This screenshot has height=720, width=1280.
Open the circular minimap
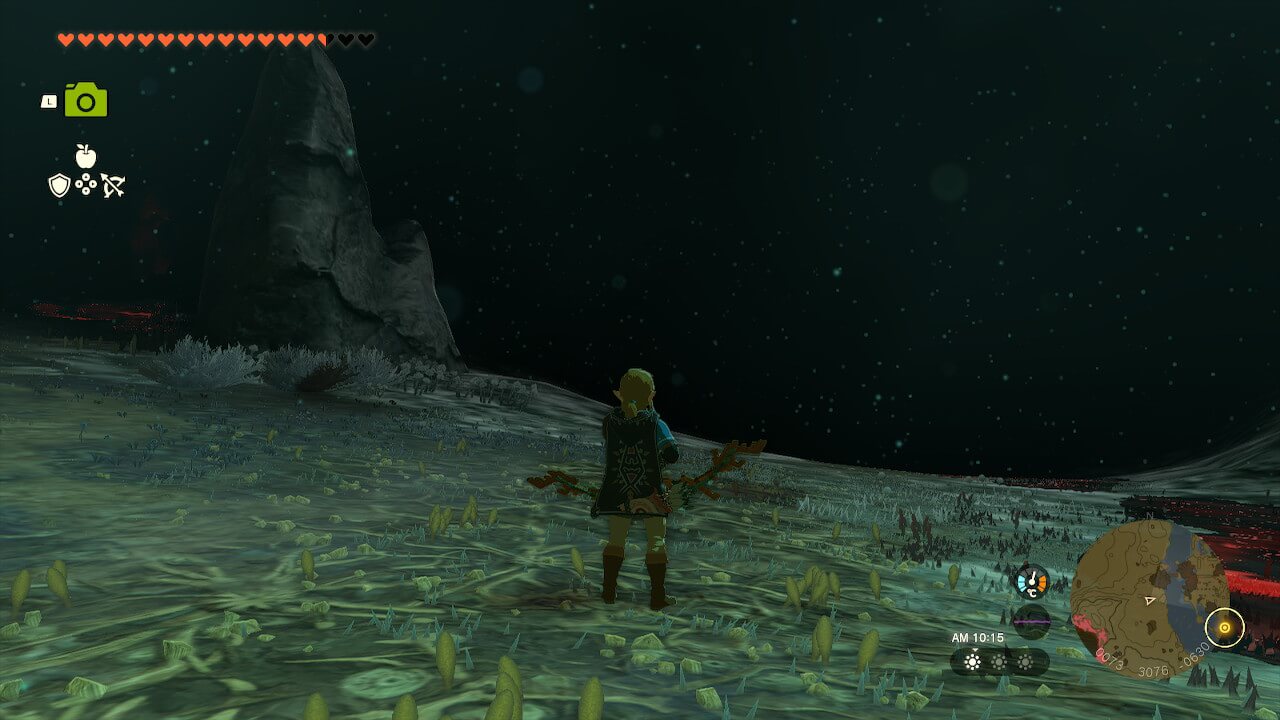1149,599
